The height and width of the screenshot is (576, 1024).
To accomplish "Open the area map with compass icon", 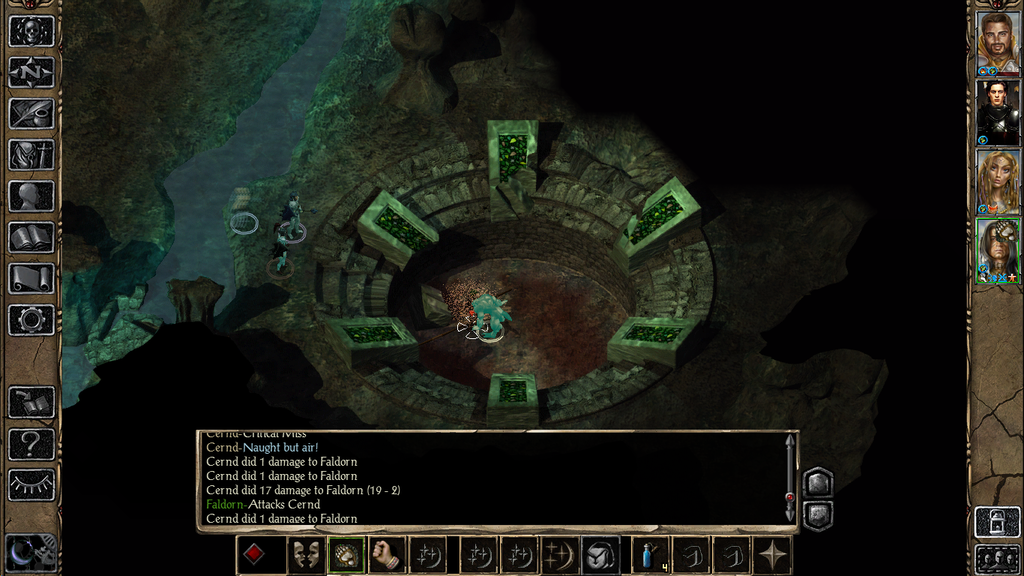I will tap(31, 72).
